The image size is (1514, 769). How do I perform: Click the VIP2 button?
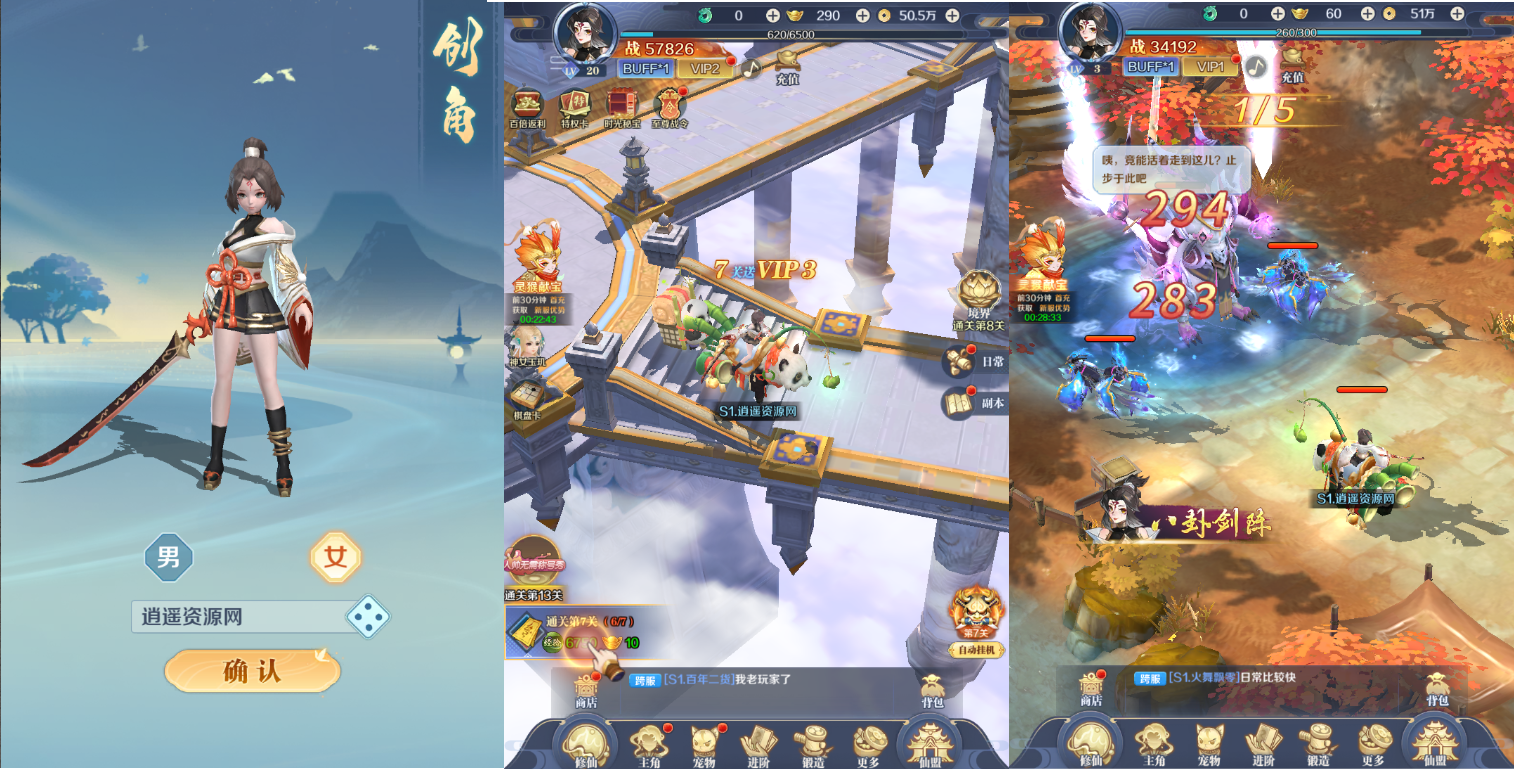[x=704, y=68]
